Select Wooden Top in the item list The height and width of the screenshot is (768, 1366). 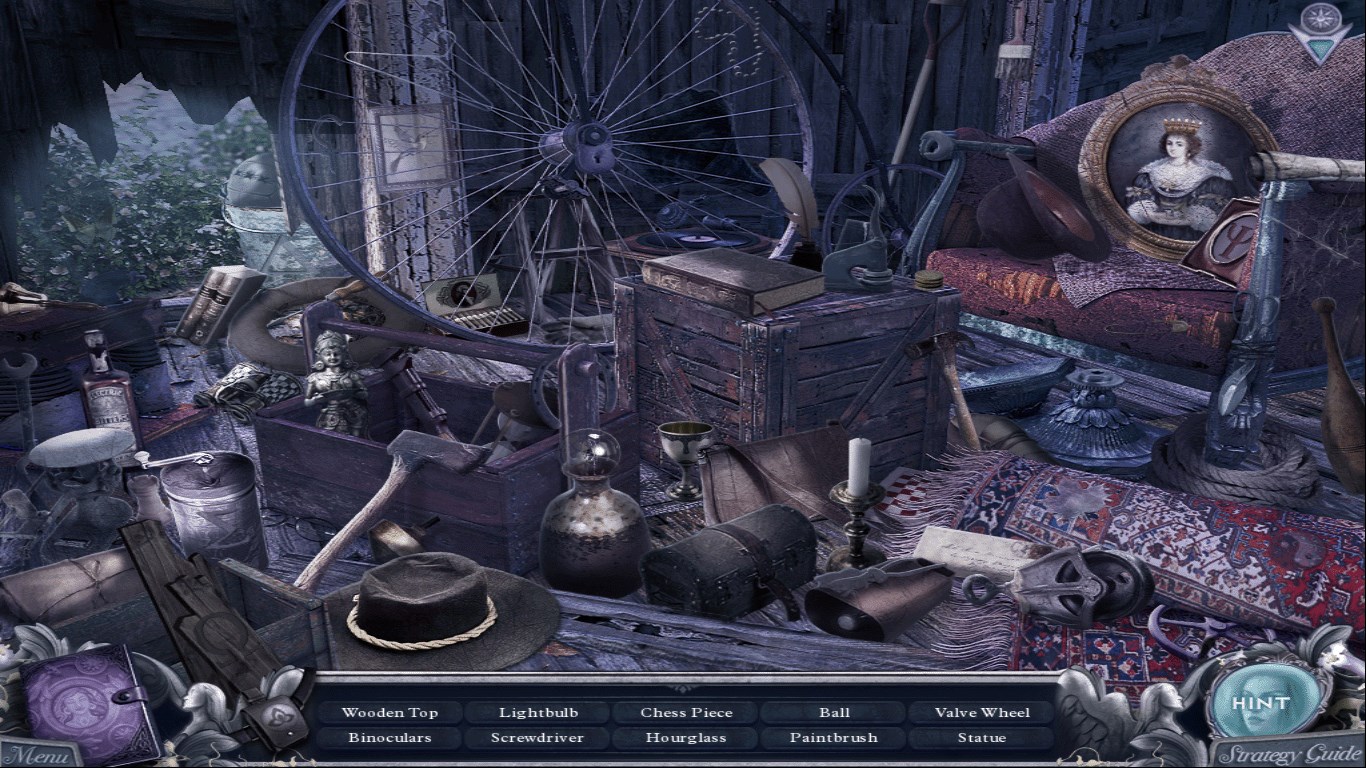click(389, 713)
